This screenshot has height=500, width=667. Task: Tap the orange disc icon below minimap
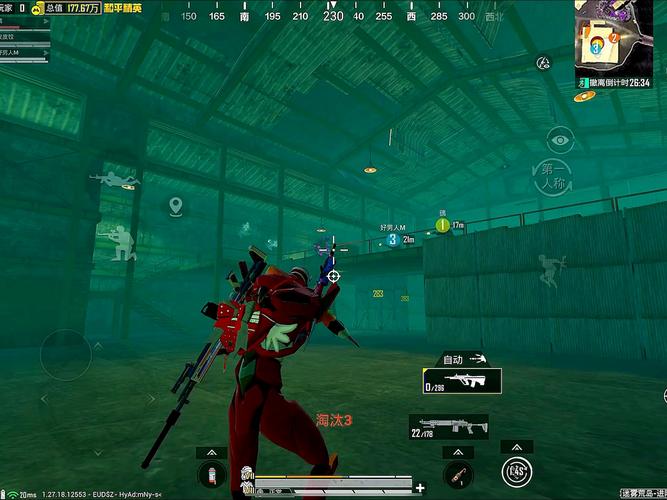(x=583, y=96)
